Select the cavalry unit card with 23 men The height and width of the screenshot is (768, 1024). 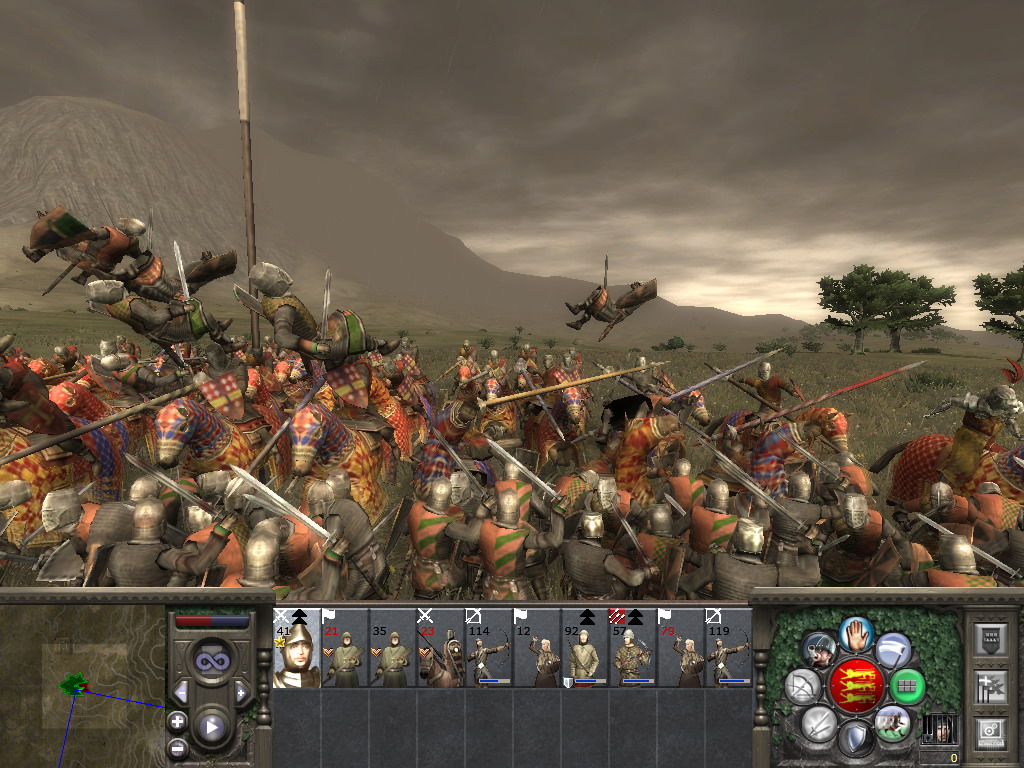coord(440,648)
